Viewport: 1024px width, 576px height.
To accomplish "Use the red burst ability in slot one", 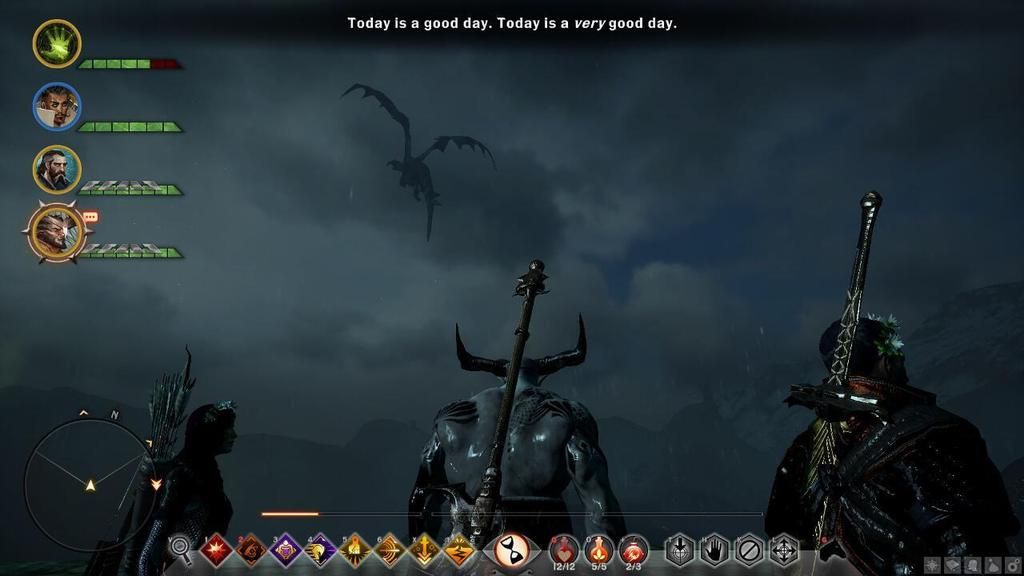I will 216,550.
